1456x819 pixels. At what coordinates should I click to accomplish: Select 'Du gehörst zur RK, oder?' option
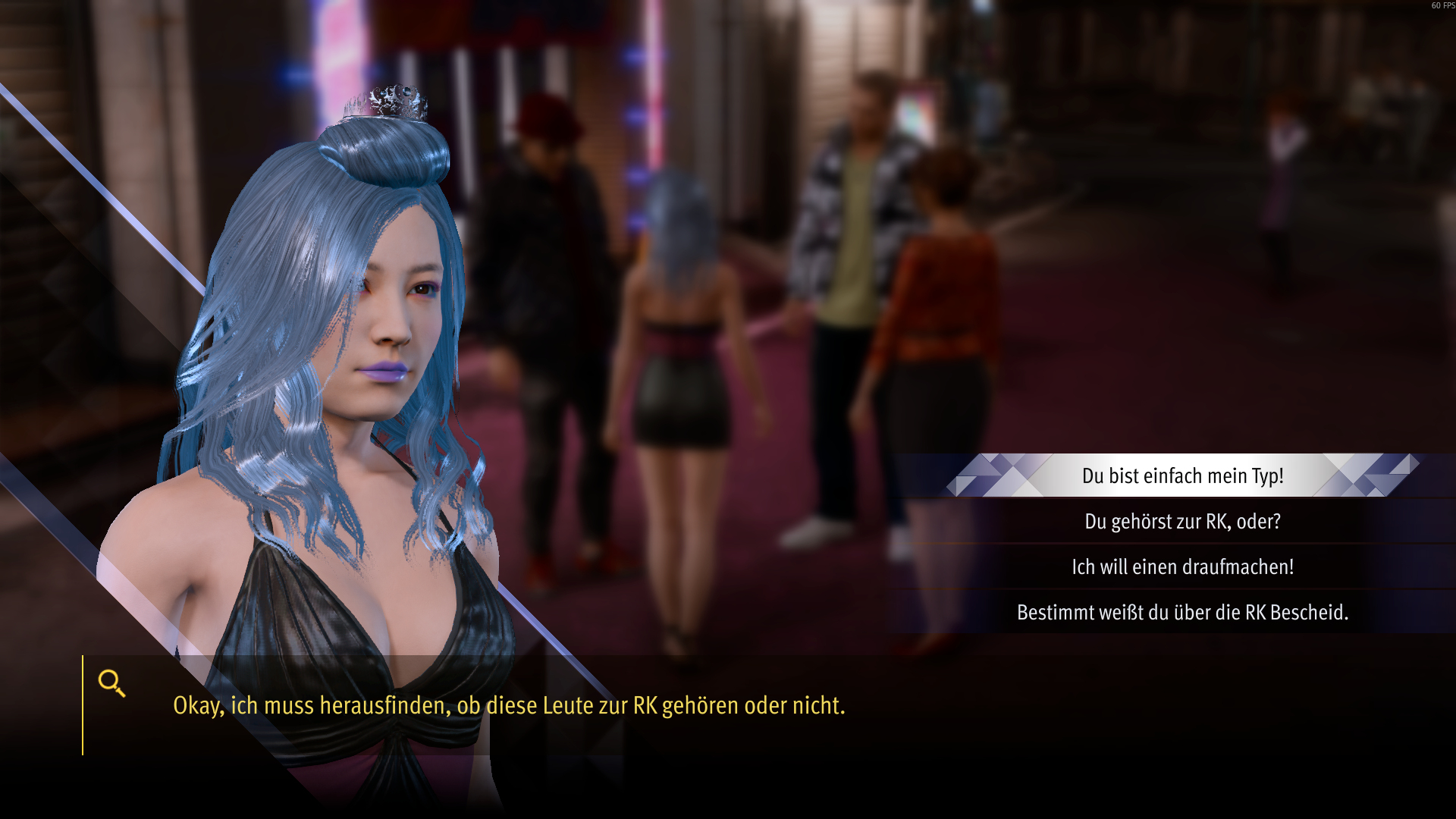1182,522
